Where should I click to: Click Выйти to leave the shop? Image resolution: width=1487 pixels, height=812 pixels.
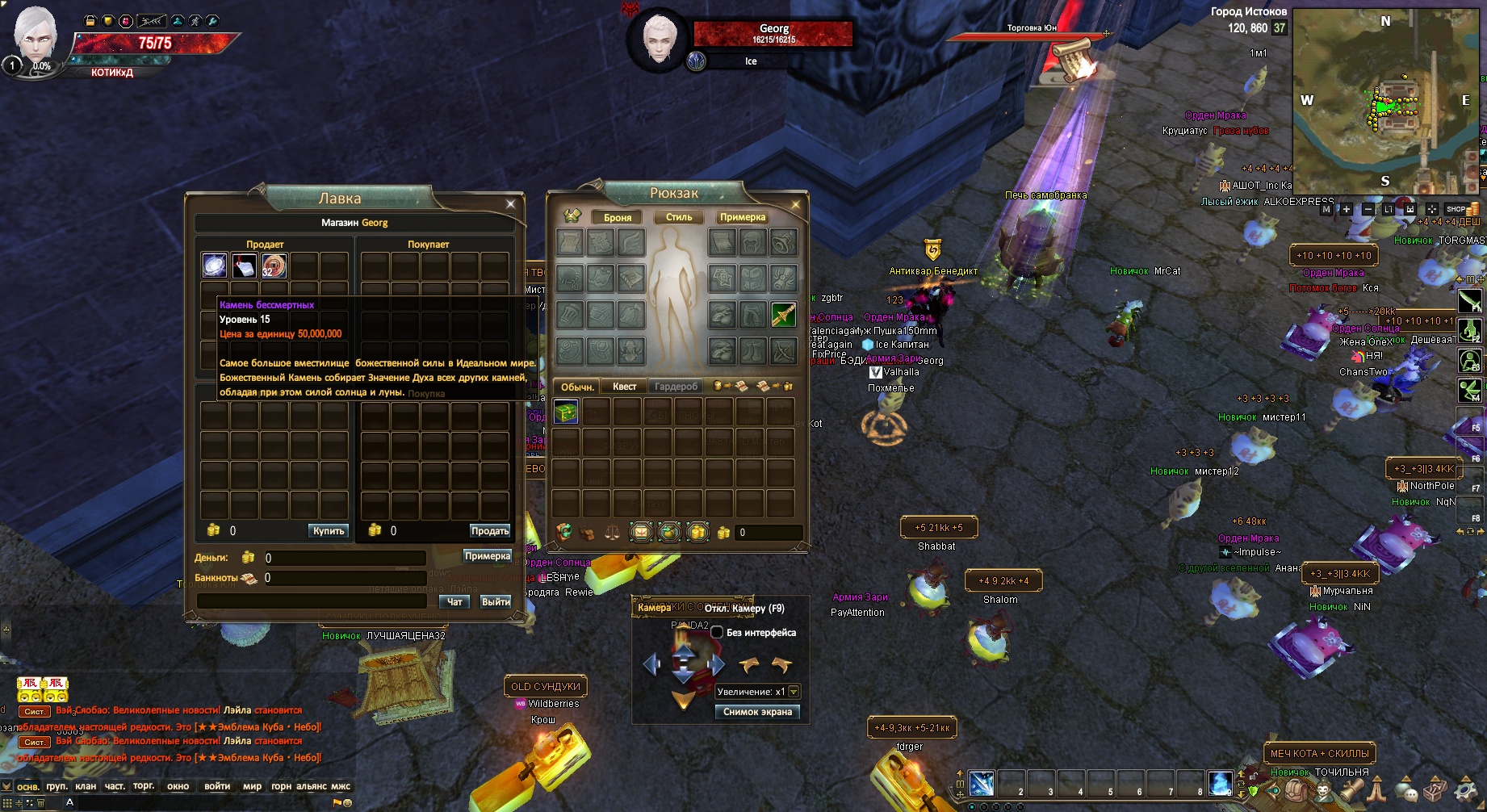(x=496, y=601)
